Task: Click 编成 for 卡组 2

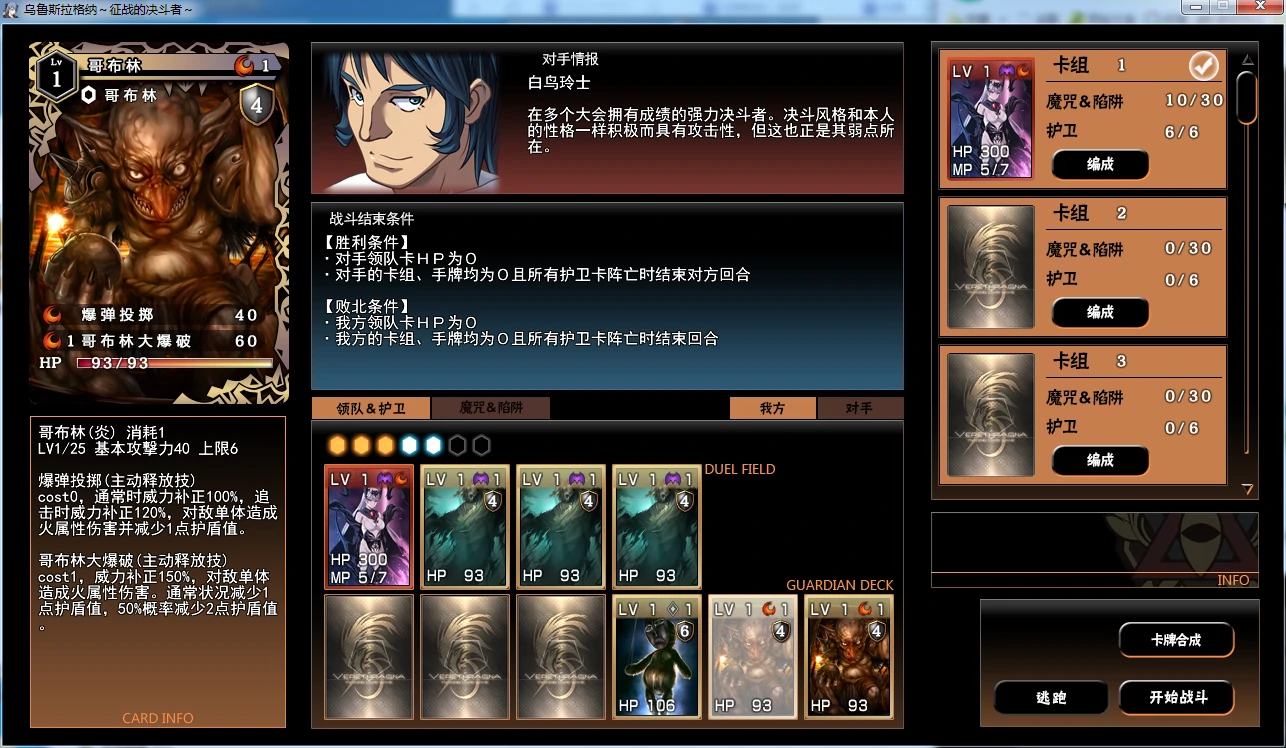Action: point(1099,312)
